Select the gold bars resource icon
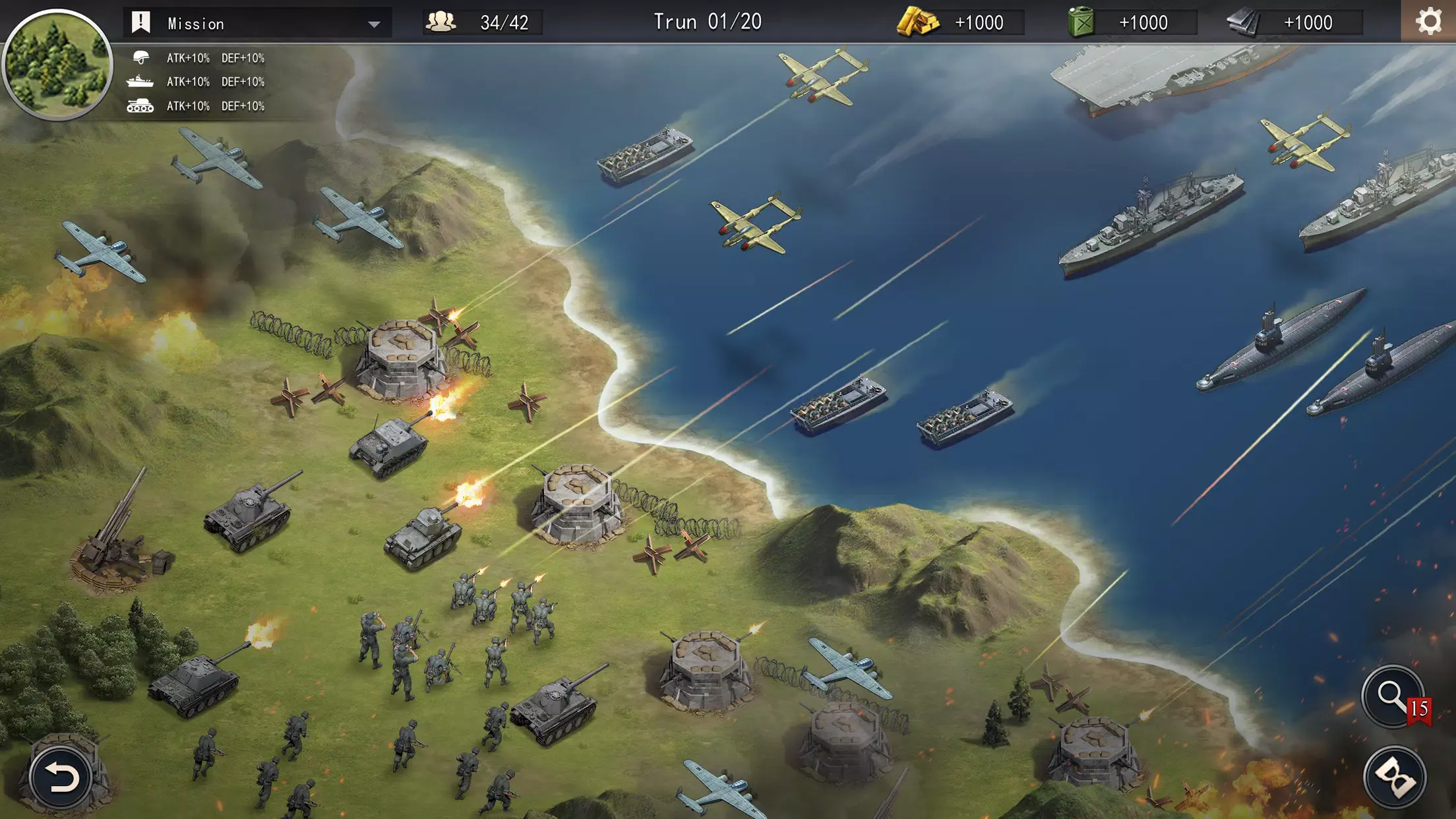Viewport: 1456px width, 819px height. pyautogui.click(x=917, y=22)
